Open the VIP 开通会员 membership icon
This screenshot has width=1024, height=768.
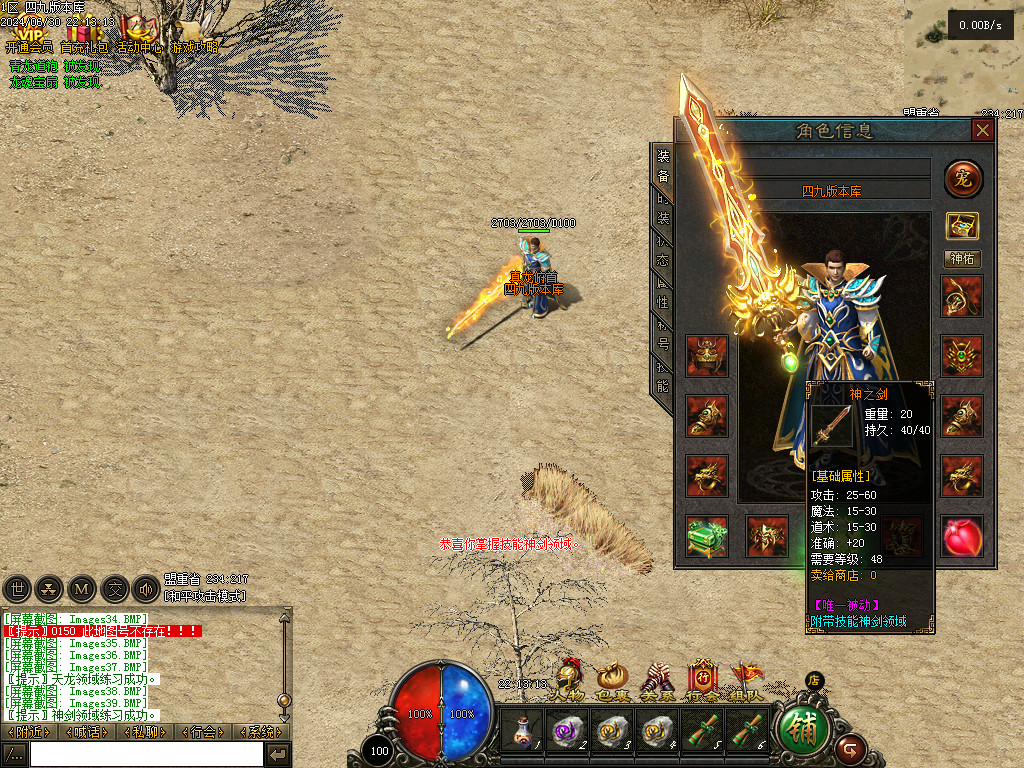(x=29, y=33)
